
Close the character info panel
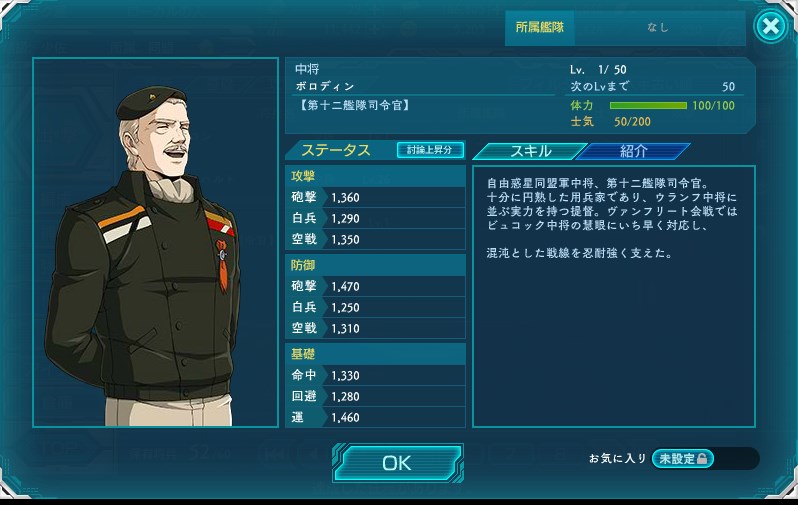pos(770,27)
